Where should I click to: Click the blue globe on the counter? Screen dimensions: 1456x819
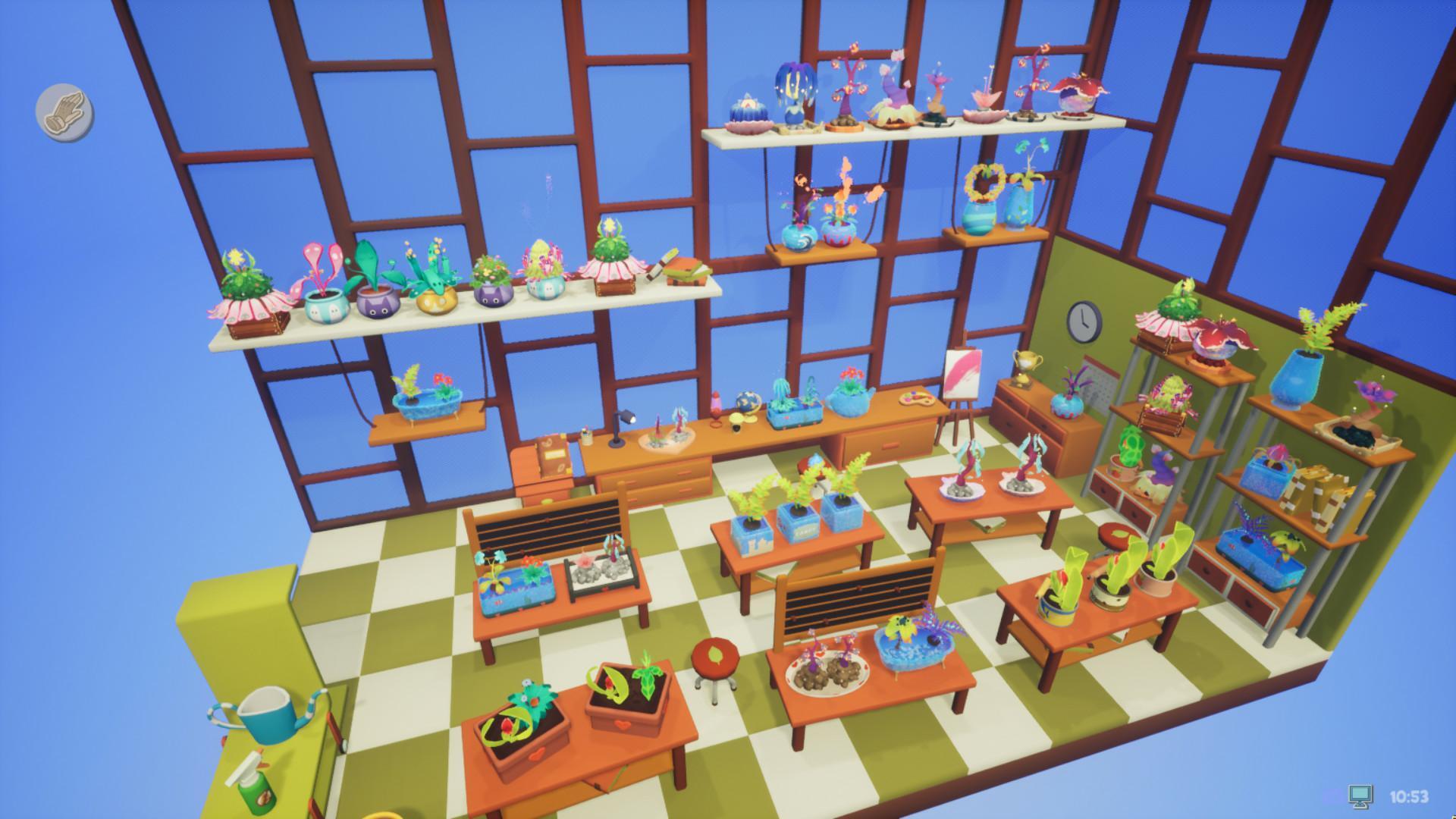[747, 400]
